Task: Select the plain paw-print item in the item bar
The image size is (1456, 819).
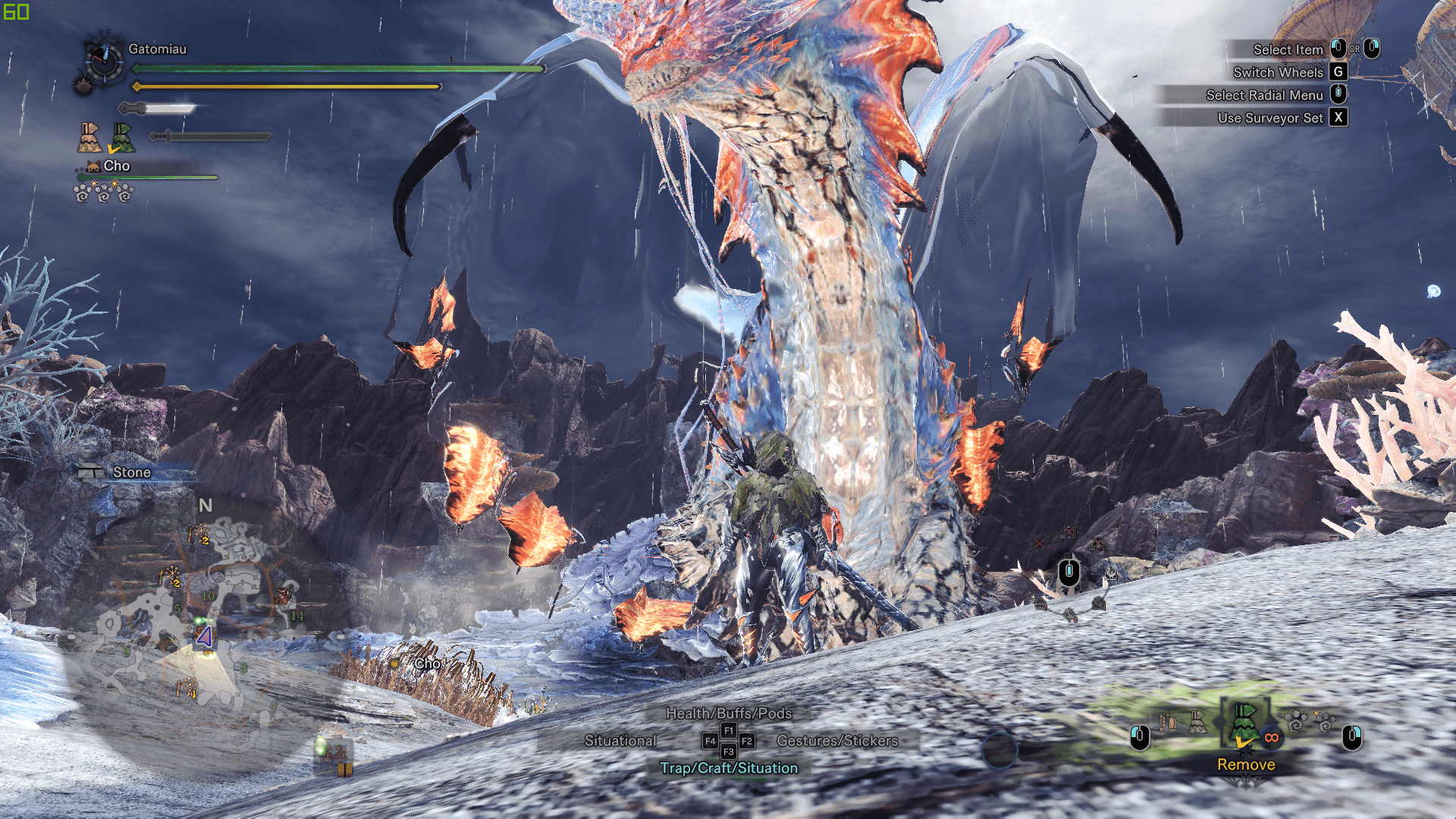Action: (1295, 722)
